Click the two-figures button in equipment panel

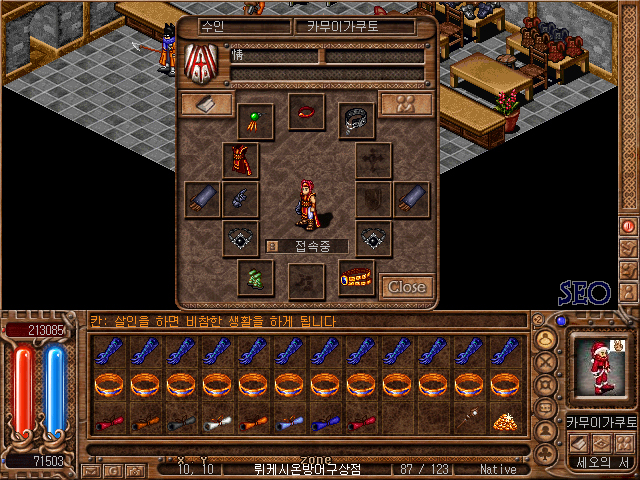[406, 104]
